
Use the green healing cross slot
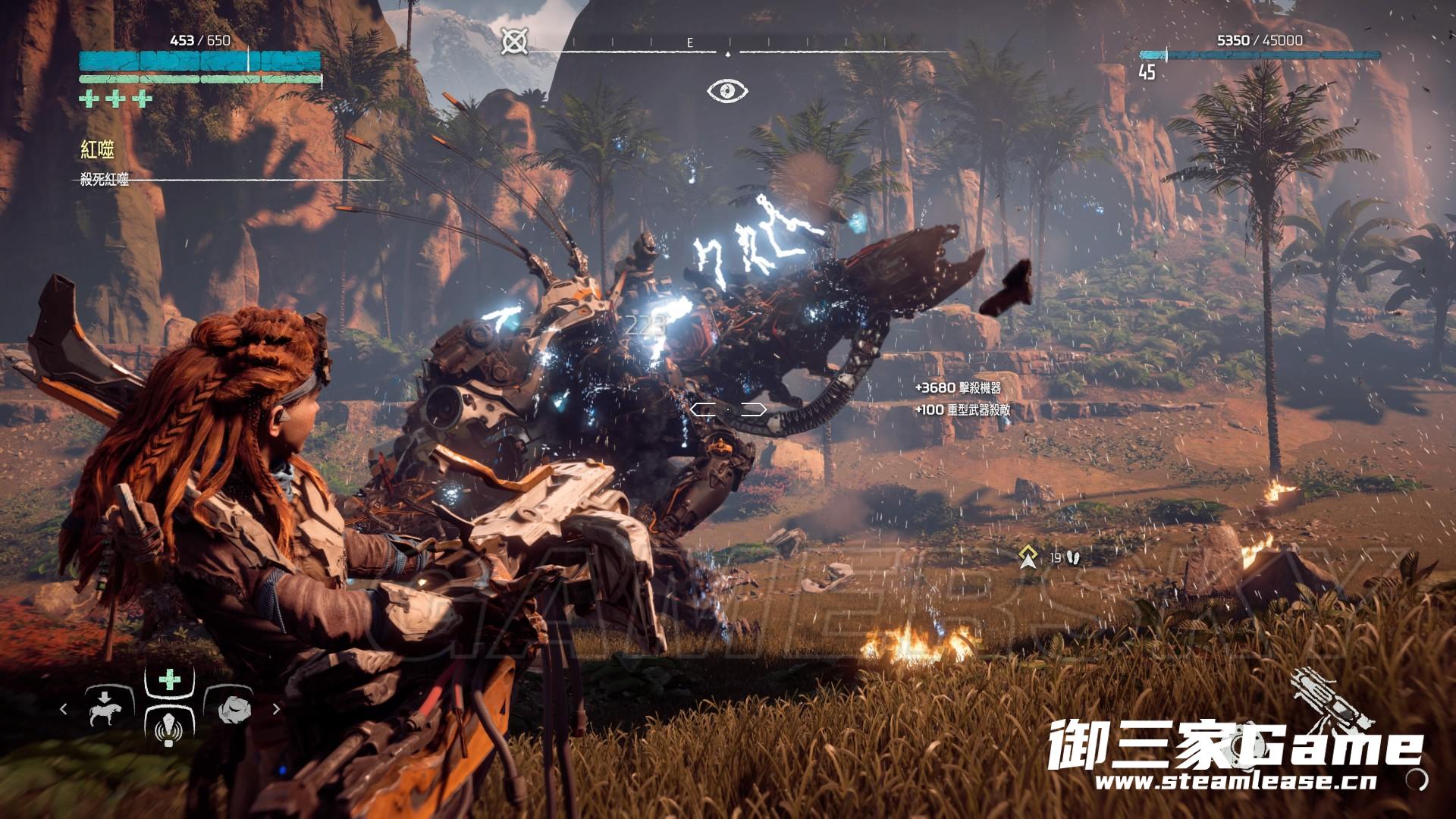[x=169, y=679]
